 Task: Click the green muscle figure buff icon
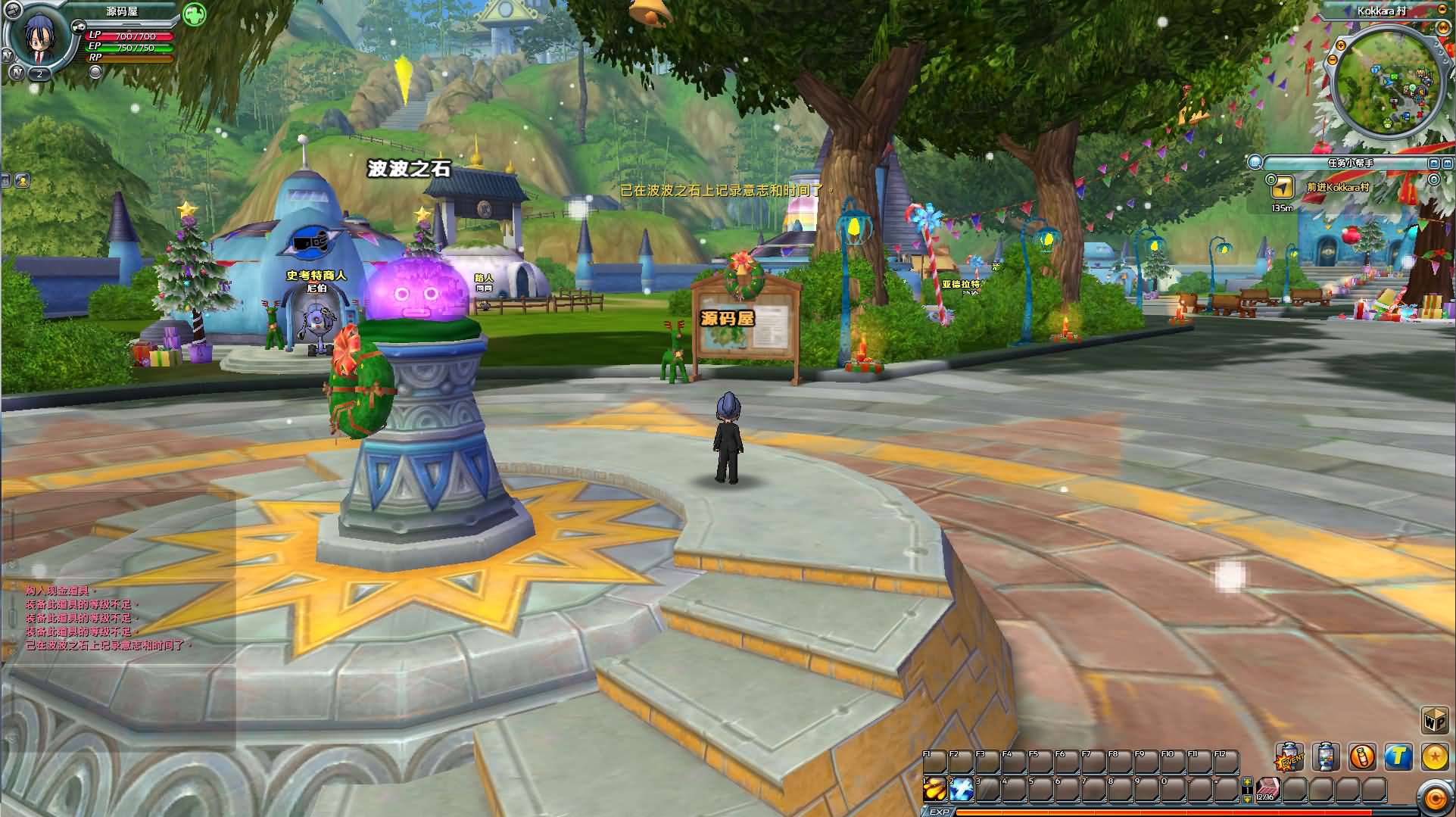pyautogui.click(x=195, y=14)
